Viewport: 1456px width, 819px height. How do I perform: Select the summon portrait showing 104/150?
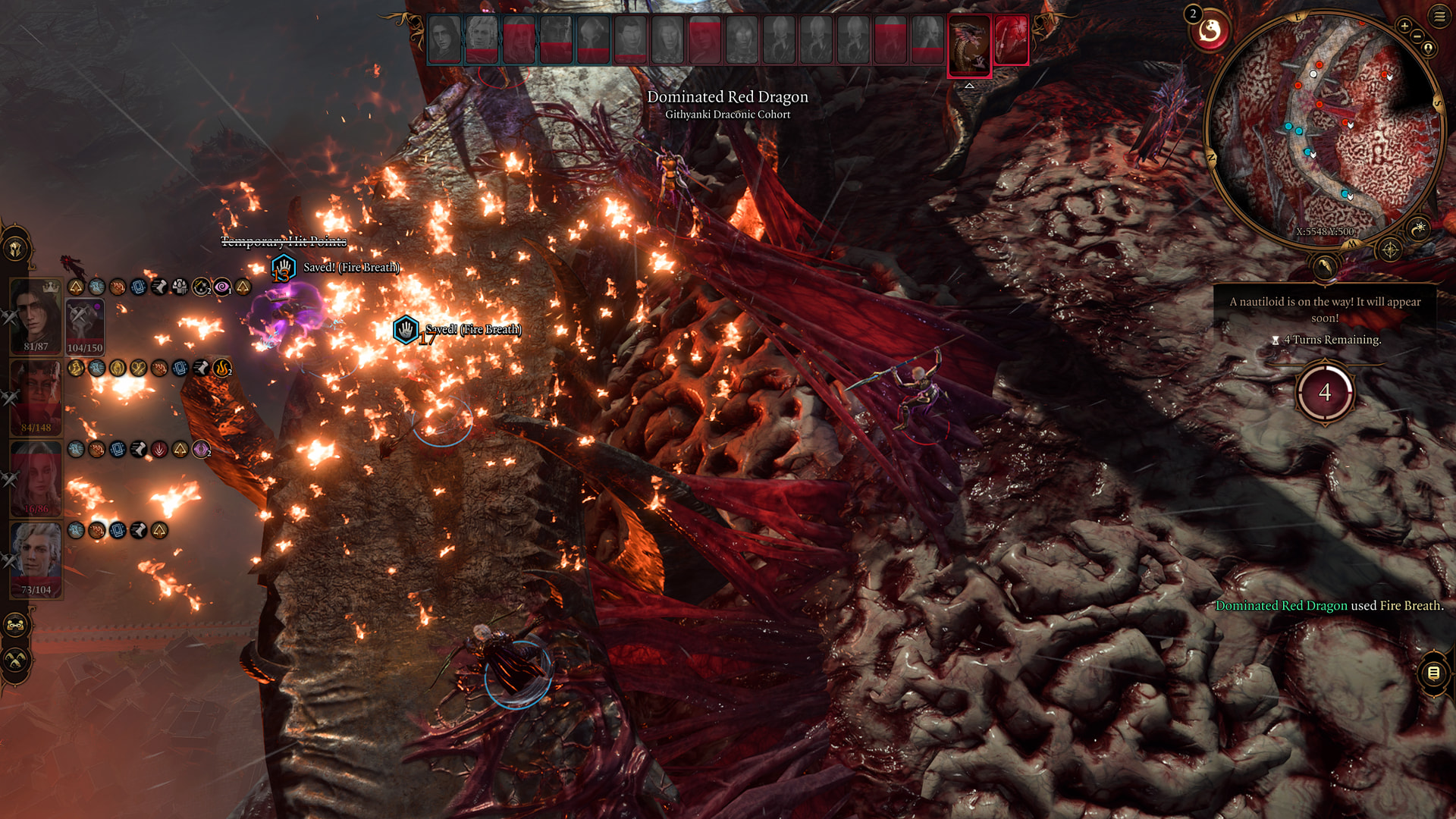pyautogui.click(x=84, y=325)
